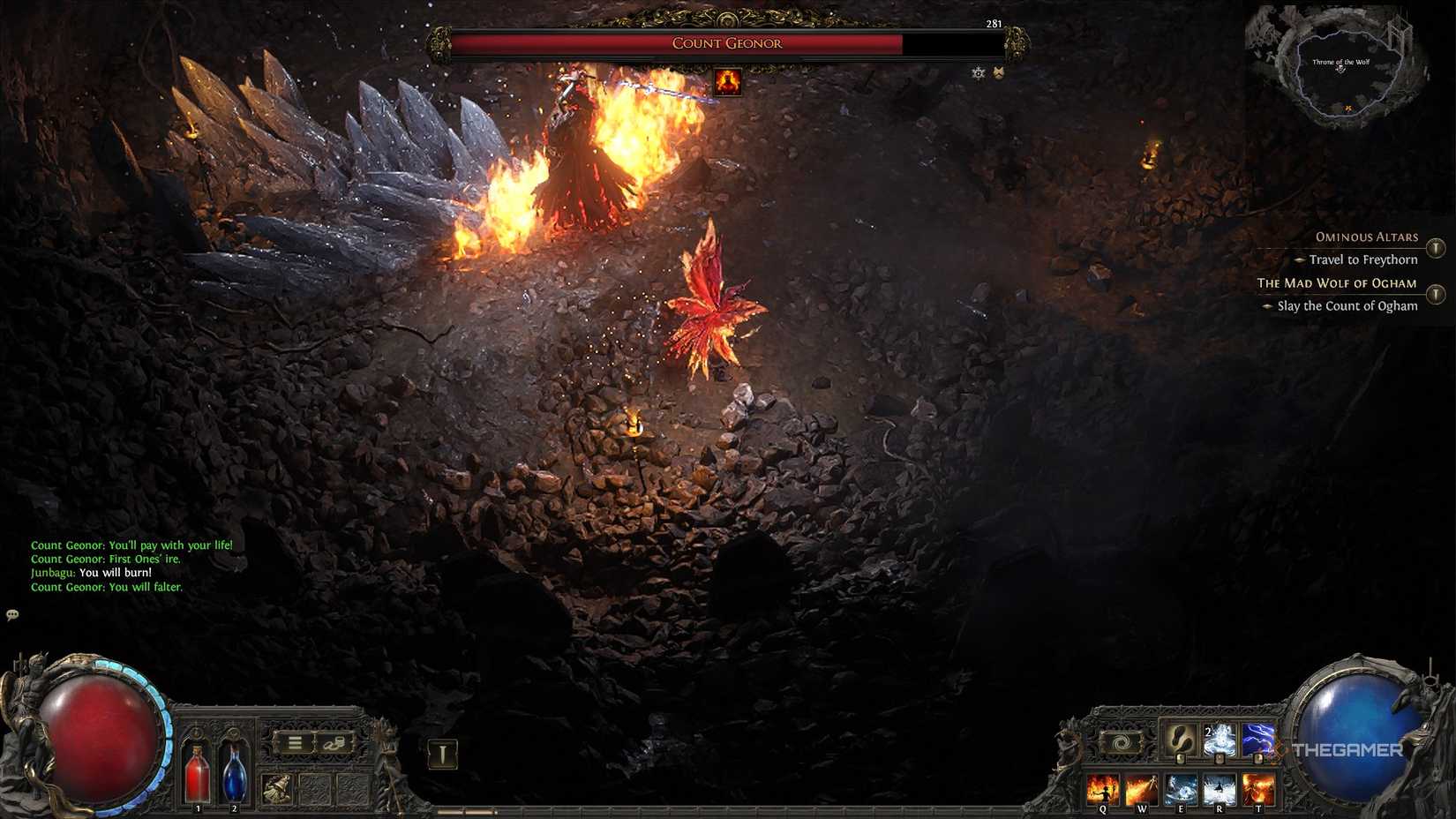
Task: Trigger the cold nova skill on R
Action: coord(1220,788)
